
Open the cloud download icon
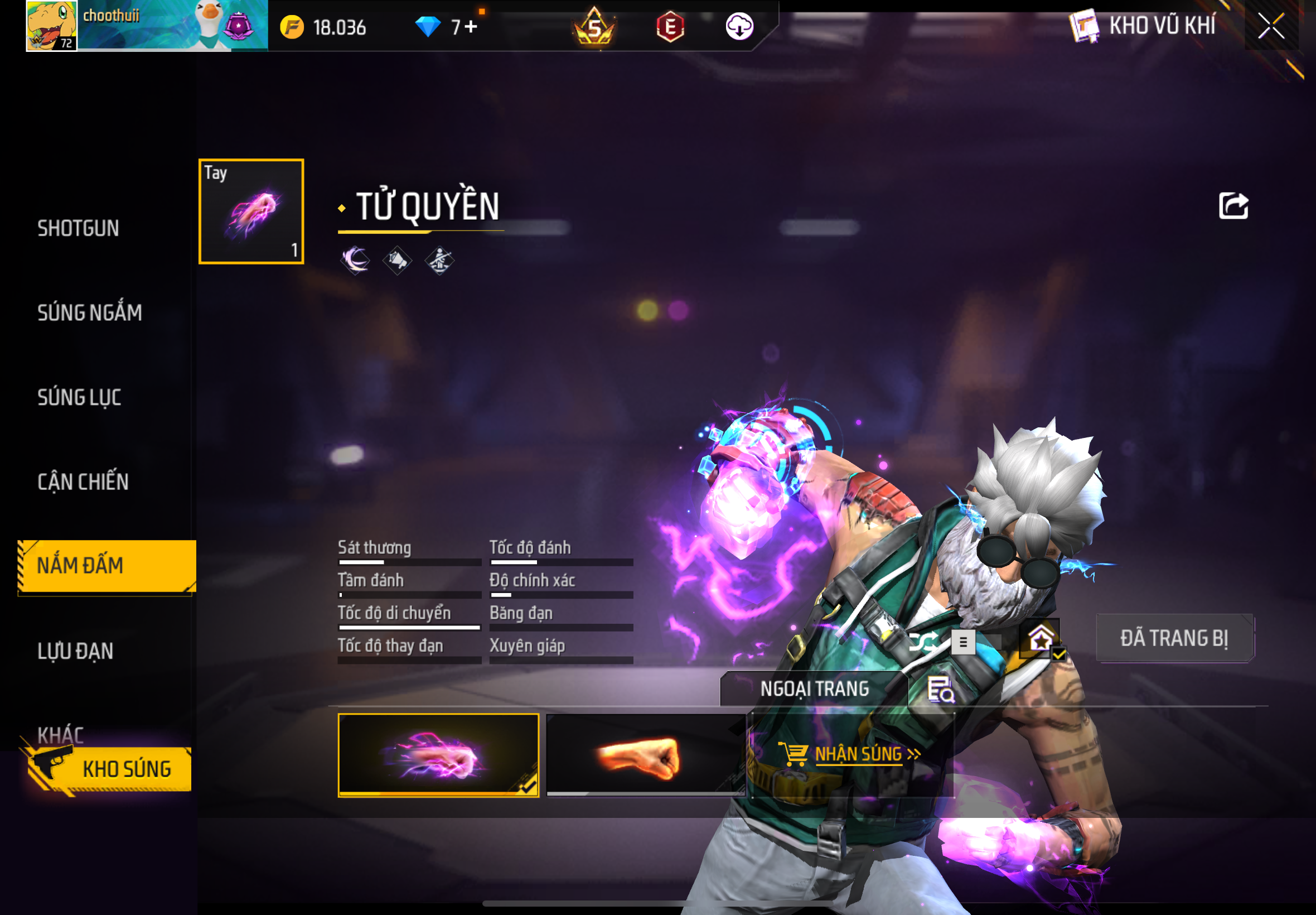[739, 26]
